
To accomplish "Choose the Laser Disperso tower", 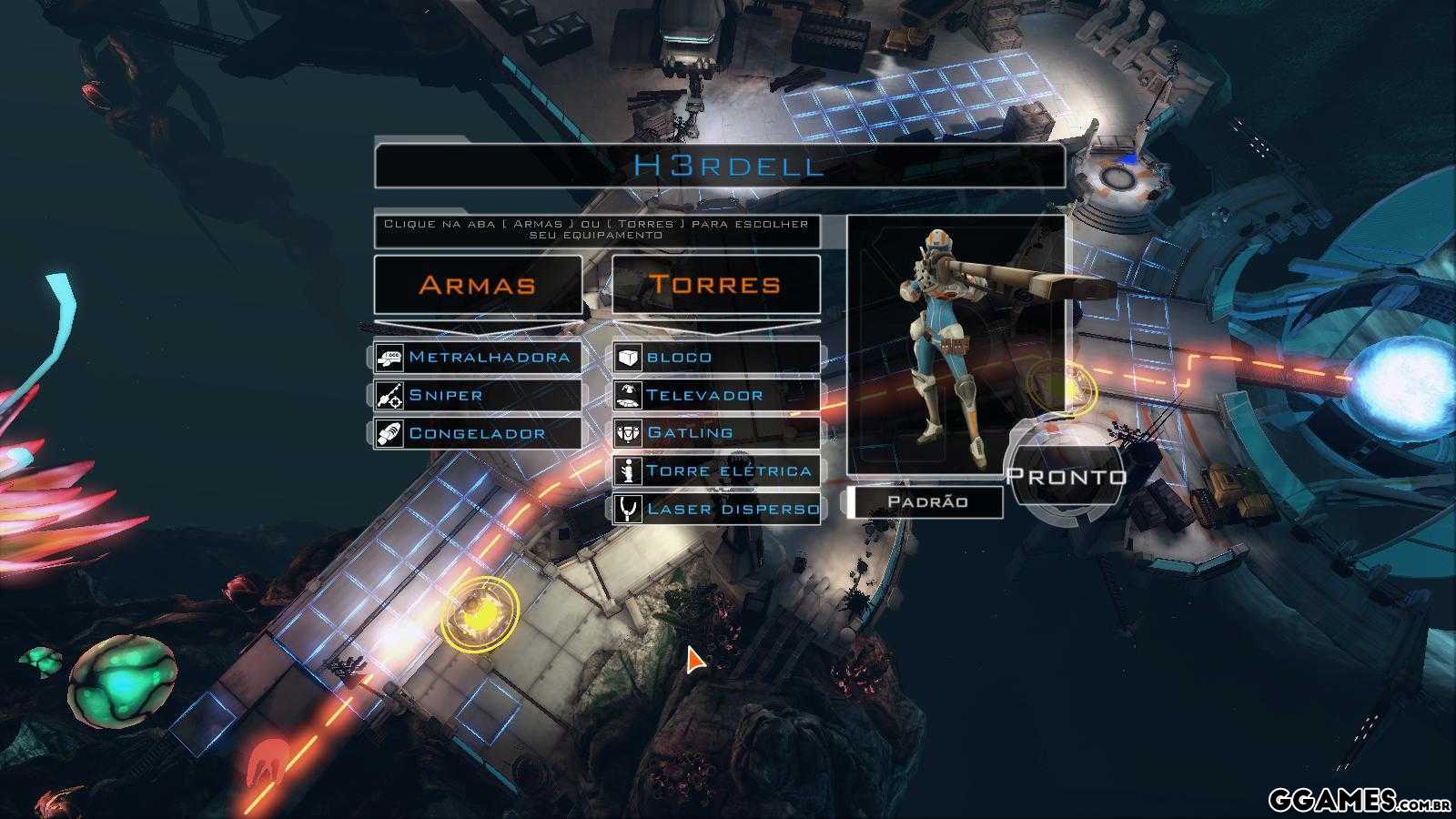I will coord(716,509).
